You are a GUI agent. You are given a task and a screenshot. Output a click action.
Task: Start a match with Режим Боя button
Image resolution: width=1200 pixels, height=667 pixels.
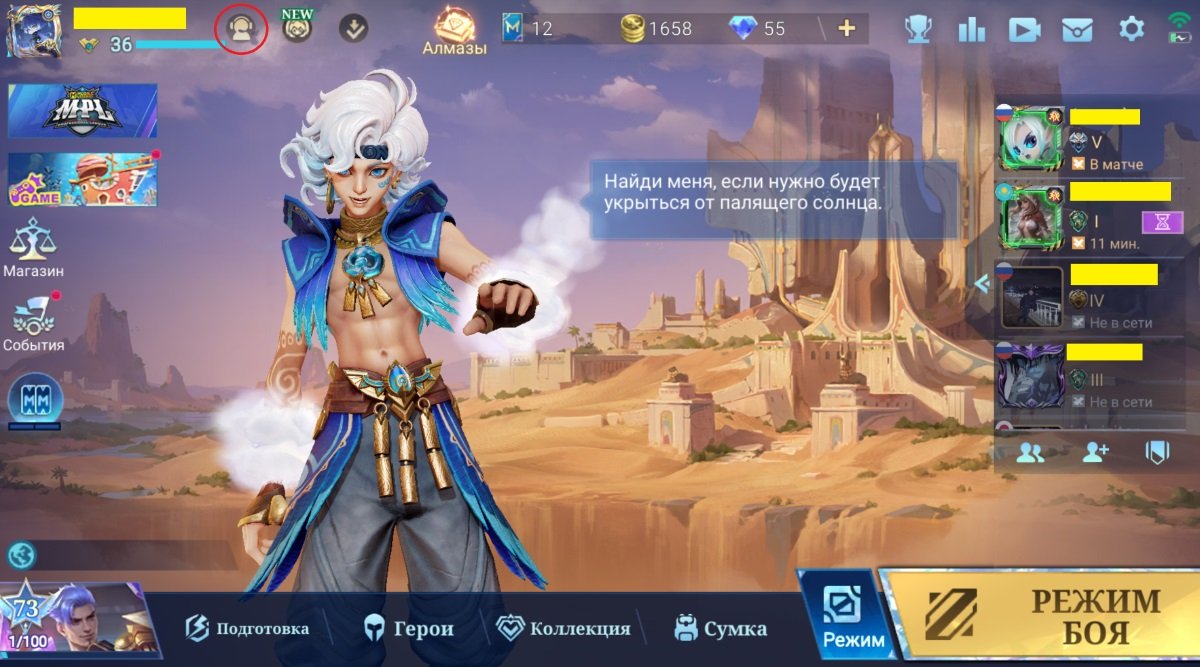click(1040, 615)
